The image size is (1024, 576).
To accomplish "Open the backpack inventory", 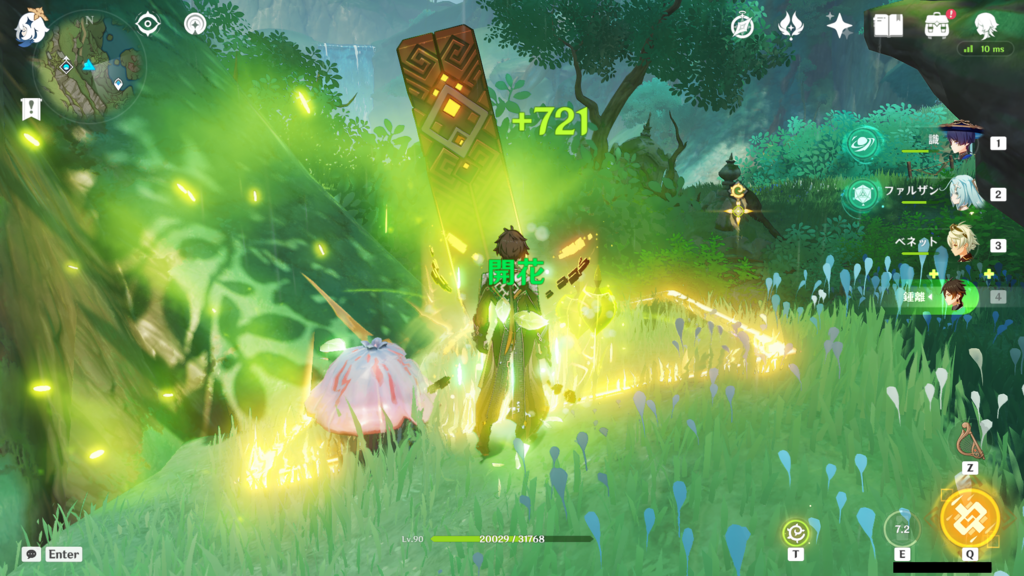I will click(x=937, y=26).
